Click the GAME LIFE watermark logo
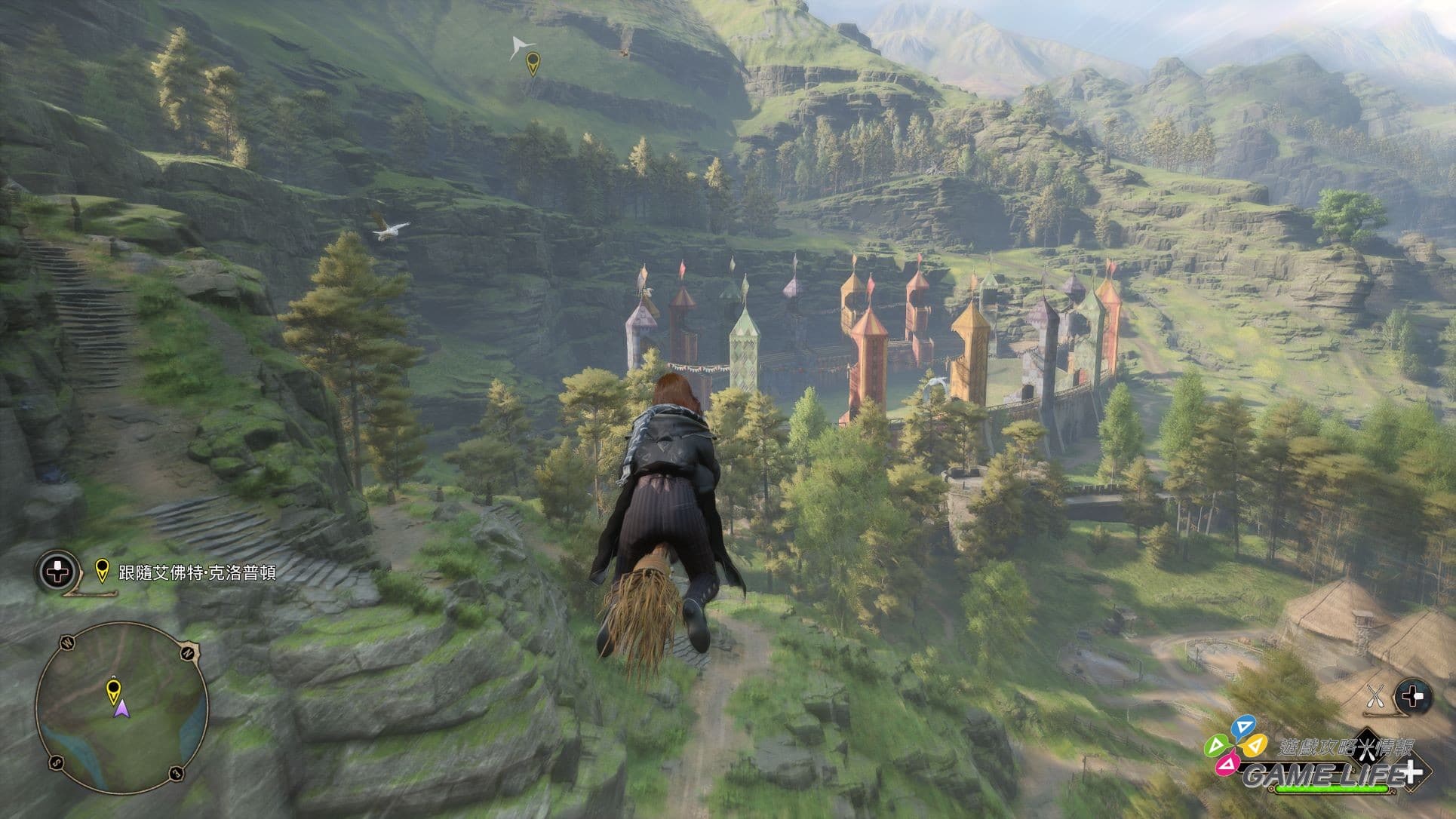The image size is (1456, 819). click(x=1313, y=762)
